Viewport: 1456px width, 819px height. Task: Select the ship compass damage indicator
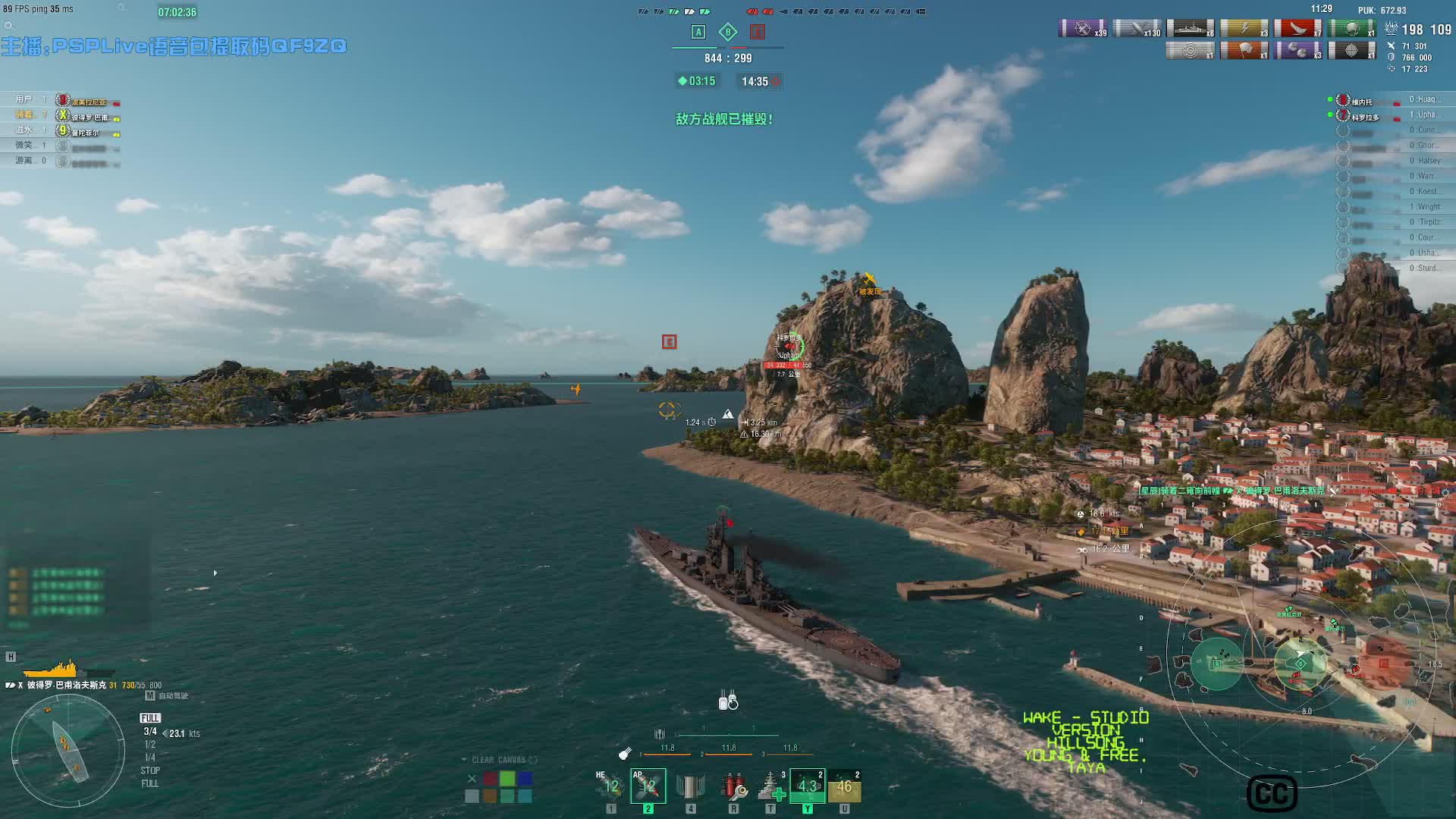68,751
